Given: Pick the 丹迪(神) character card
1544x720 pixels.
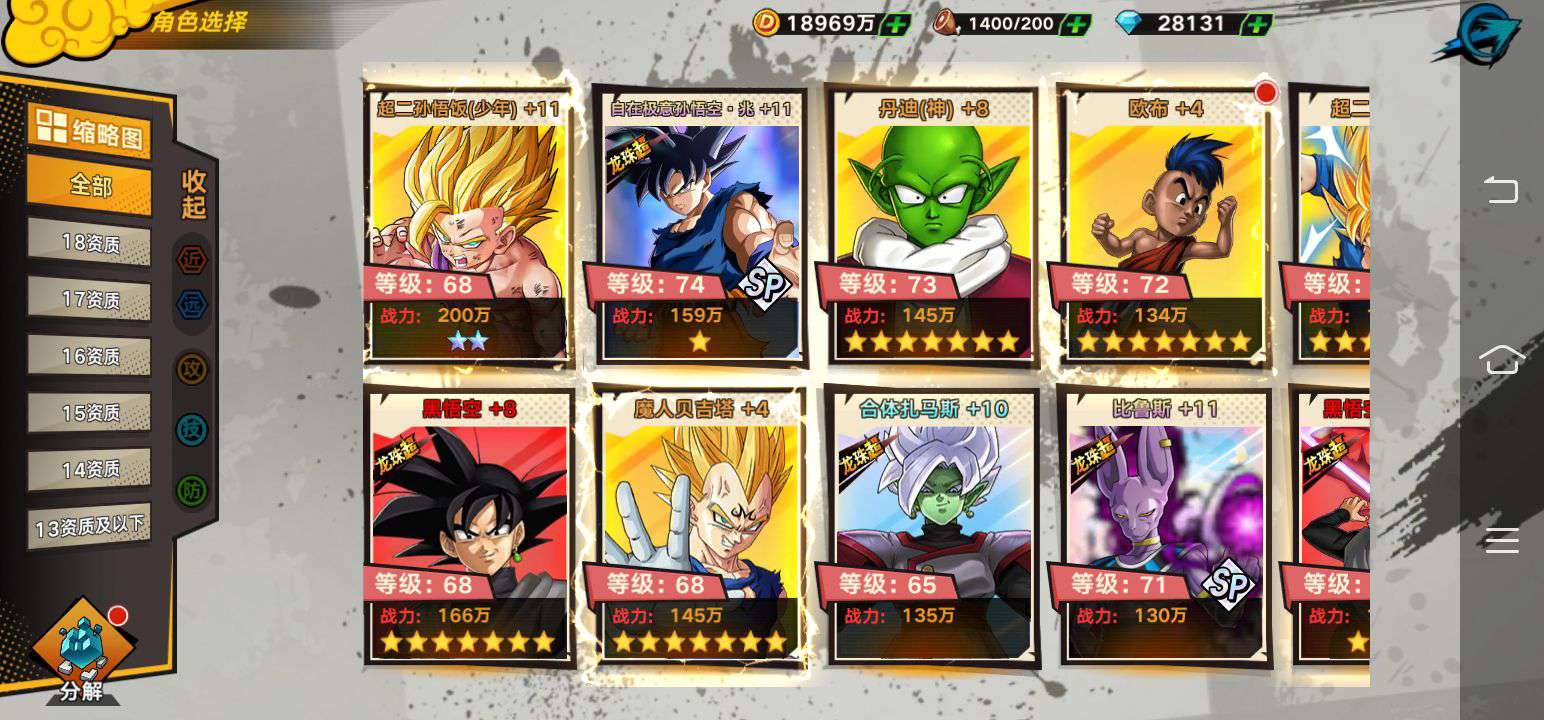Looking at the screenshot, I should click(x=932, y=225).
